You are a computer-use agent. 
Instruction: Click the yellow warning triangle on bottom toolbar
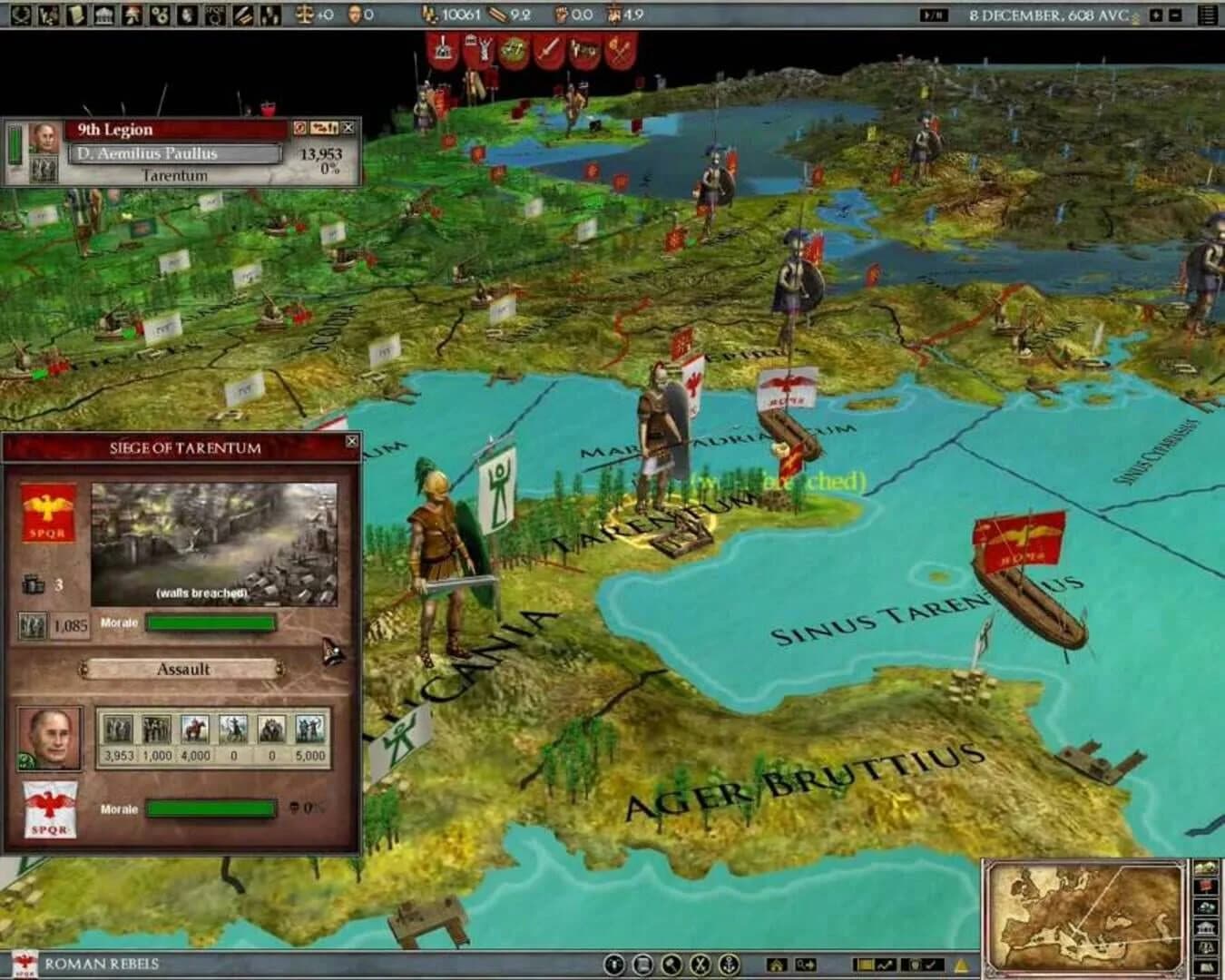click(x=962, y=964)
